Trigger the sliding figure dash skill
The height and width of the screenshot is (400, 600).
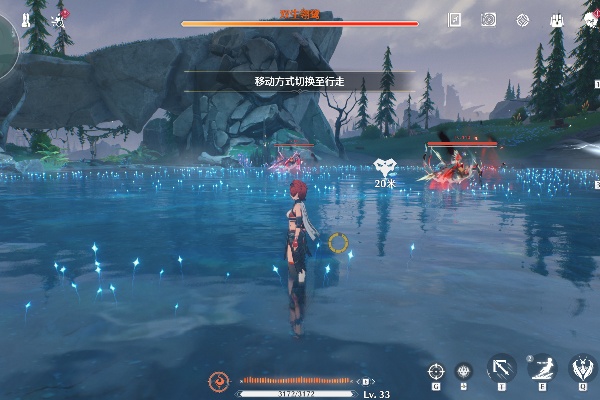click(541, 368)
